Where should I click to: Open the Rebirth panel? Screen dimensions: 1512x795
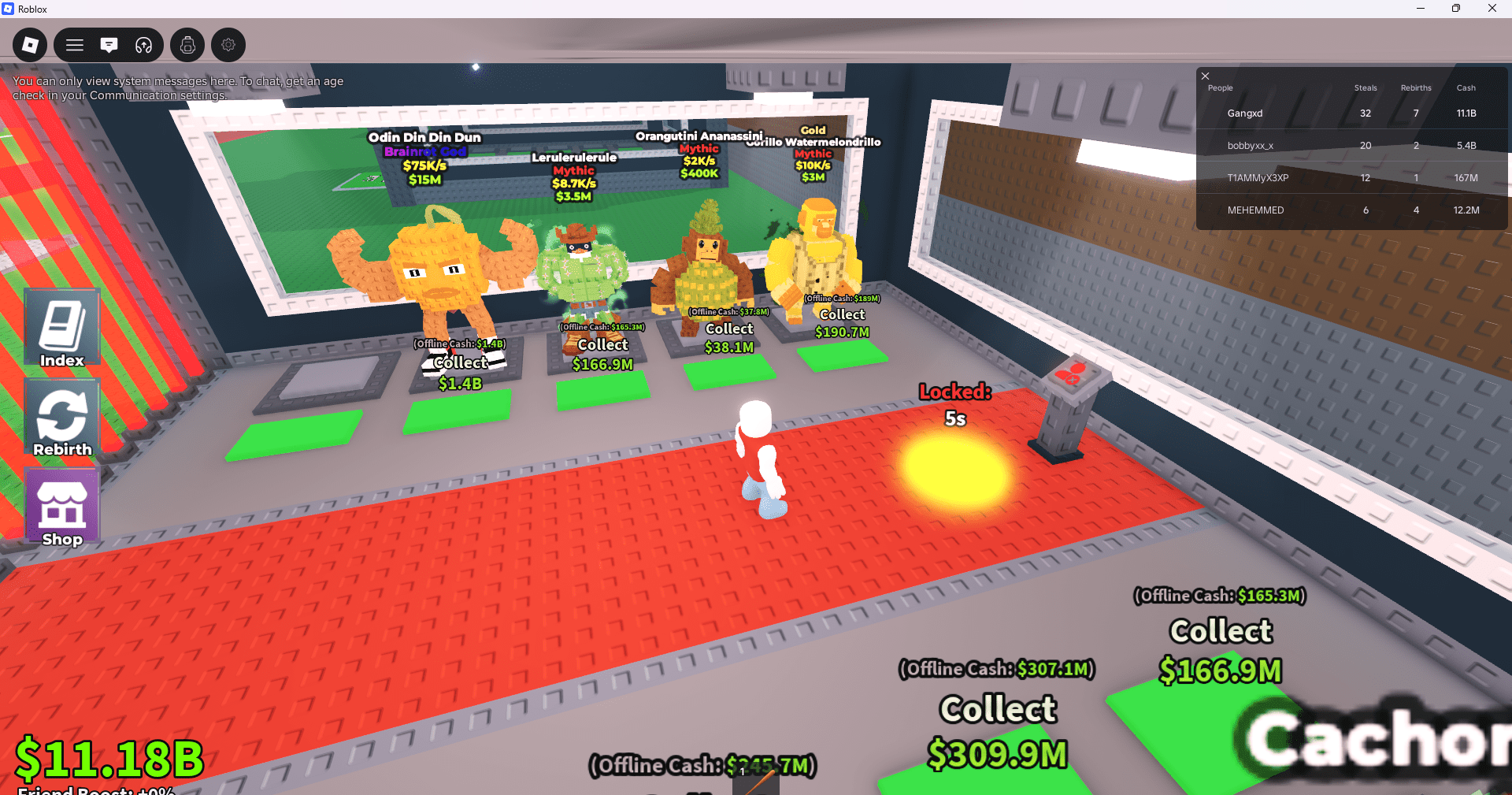(x=61, y=419)
